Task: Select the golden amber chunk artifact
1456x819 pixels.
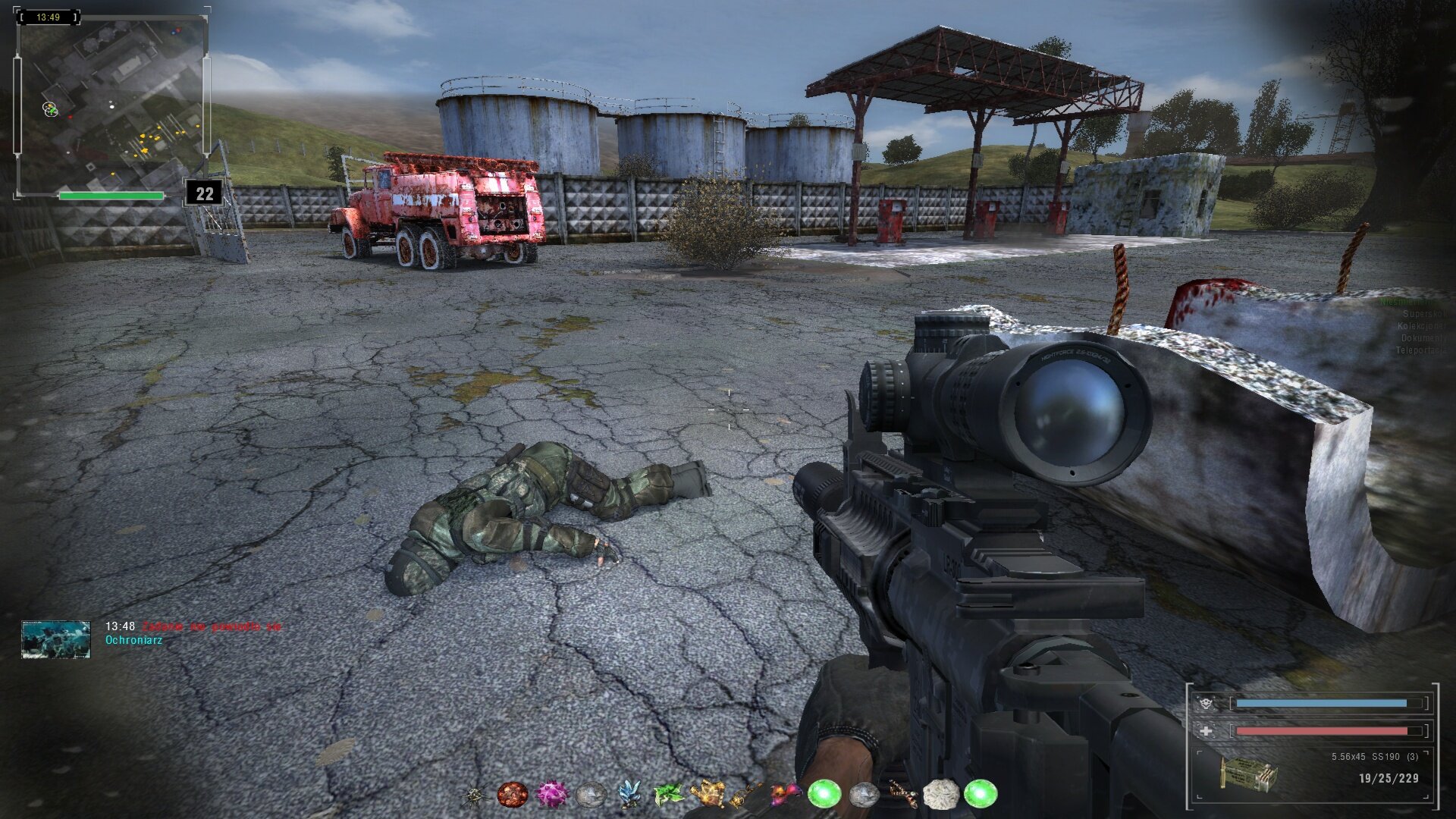Action: coord(707,794)
